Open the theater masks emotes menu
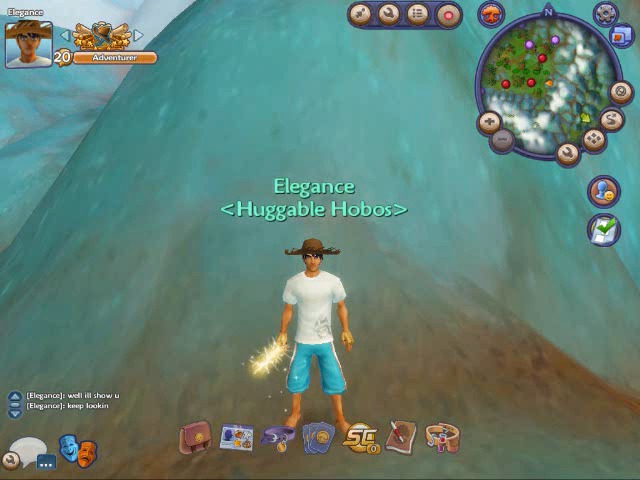 point(78,449)
